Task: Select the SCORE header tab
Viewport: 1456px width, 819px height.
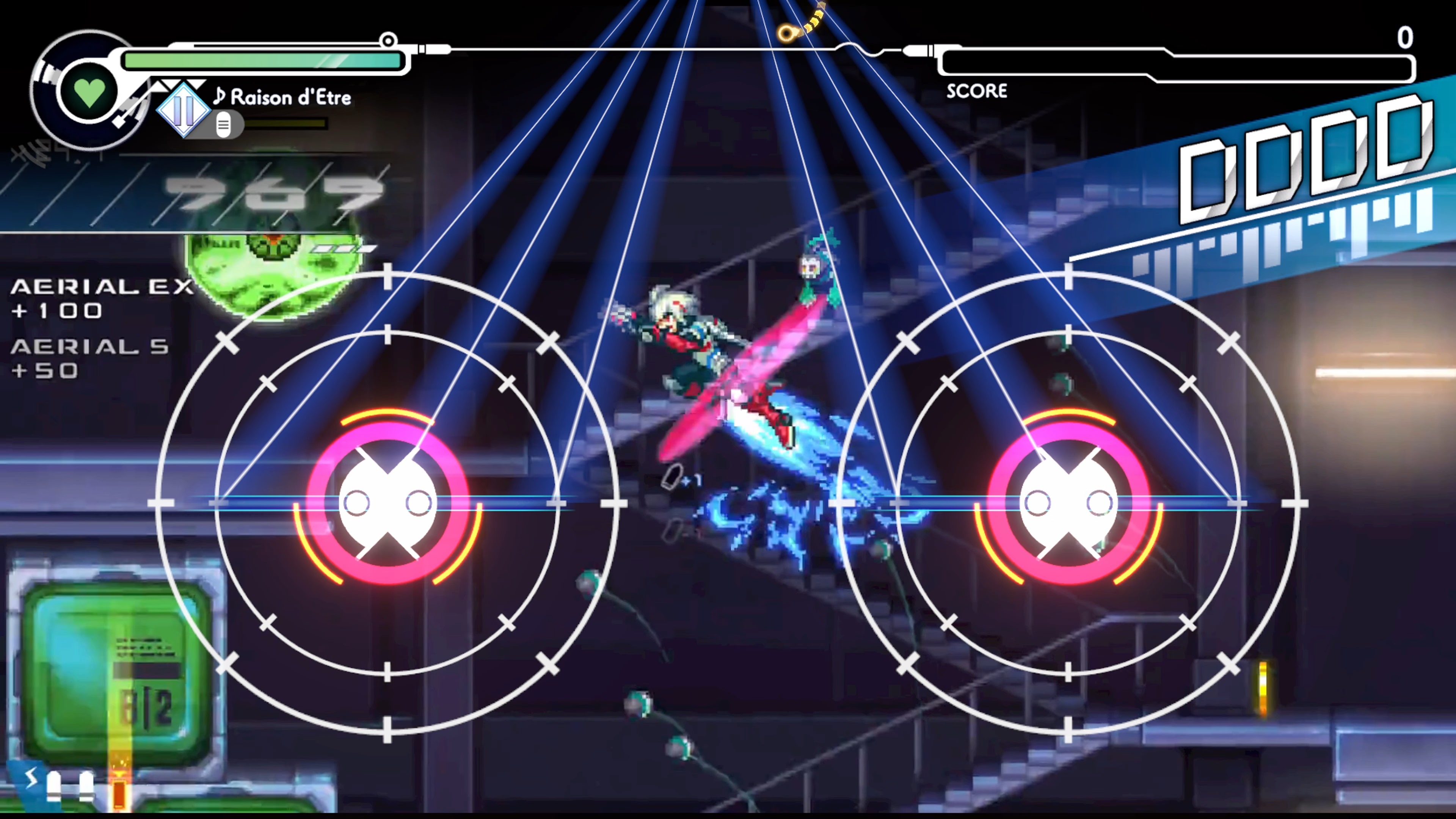Action: (977, 91)
